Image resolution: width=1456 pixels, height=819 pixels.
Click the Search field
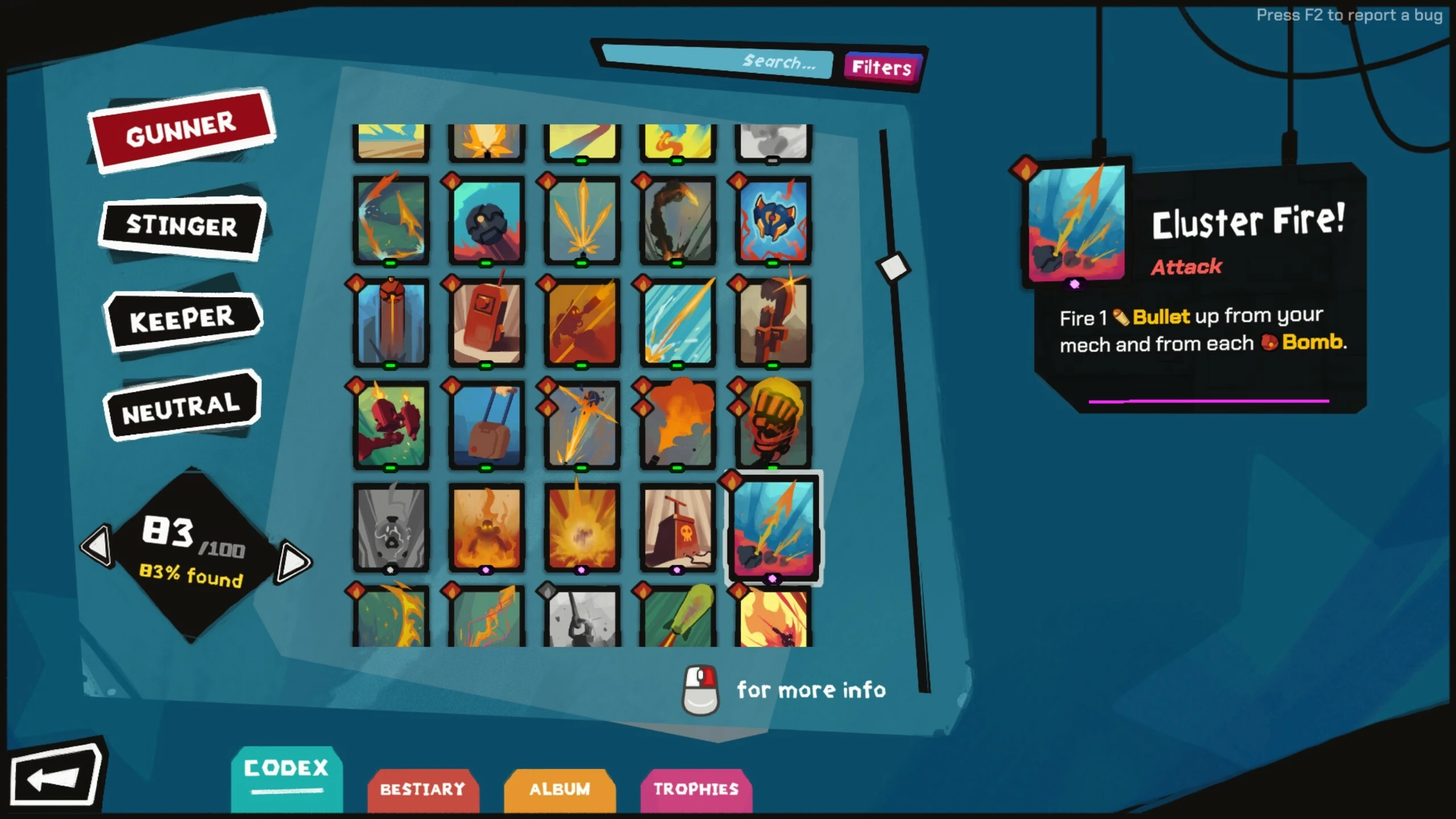pos(718,61)
